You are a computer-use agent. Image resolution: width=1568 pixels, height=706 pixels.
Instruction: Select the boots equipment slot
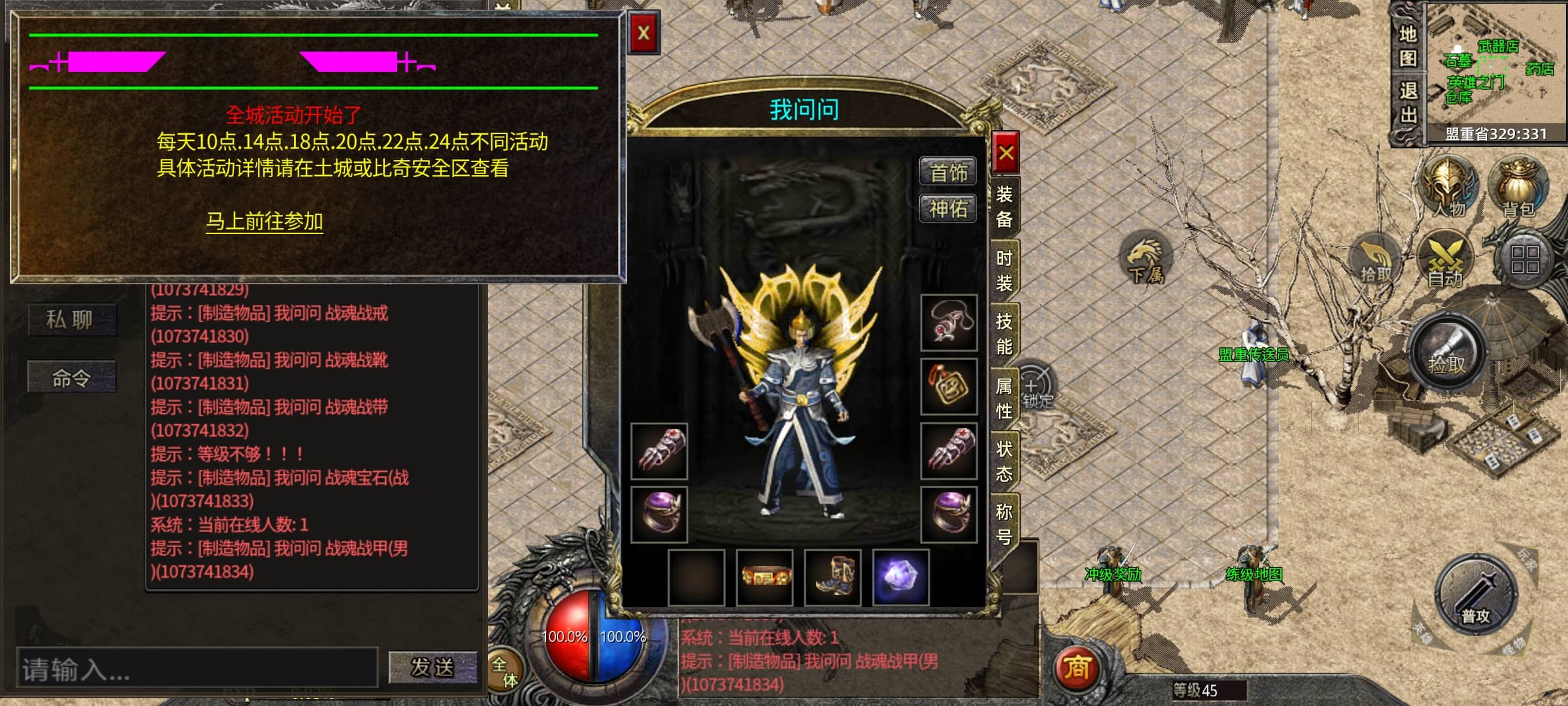click(x=833, y=578)
